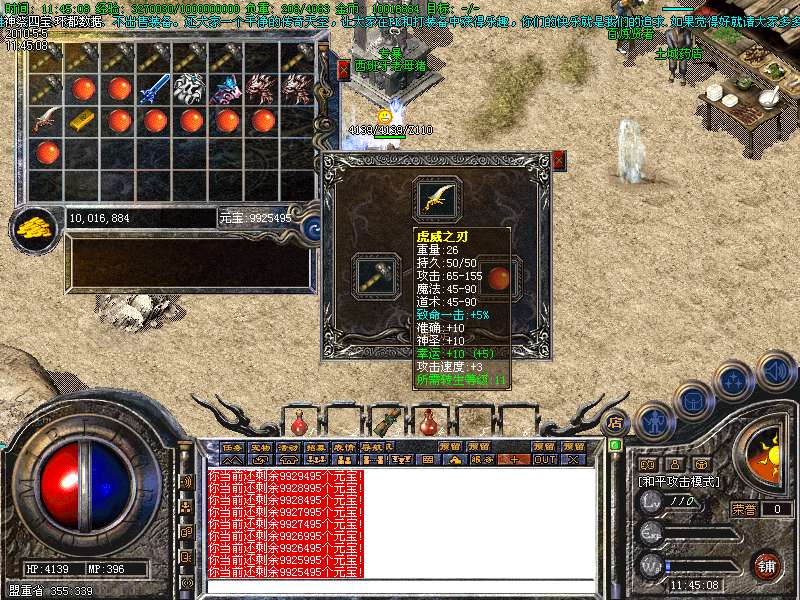Pick the blue sword in the bag

(x=155, y=89)
